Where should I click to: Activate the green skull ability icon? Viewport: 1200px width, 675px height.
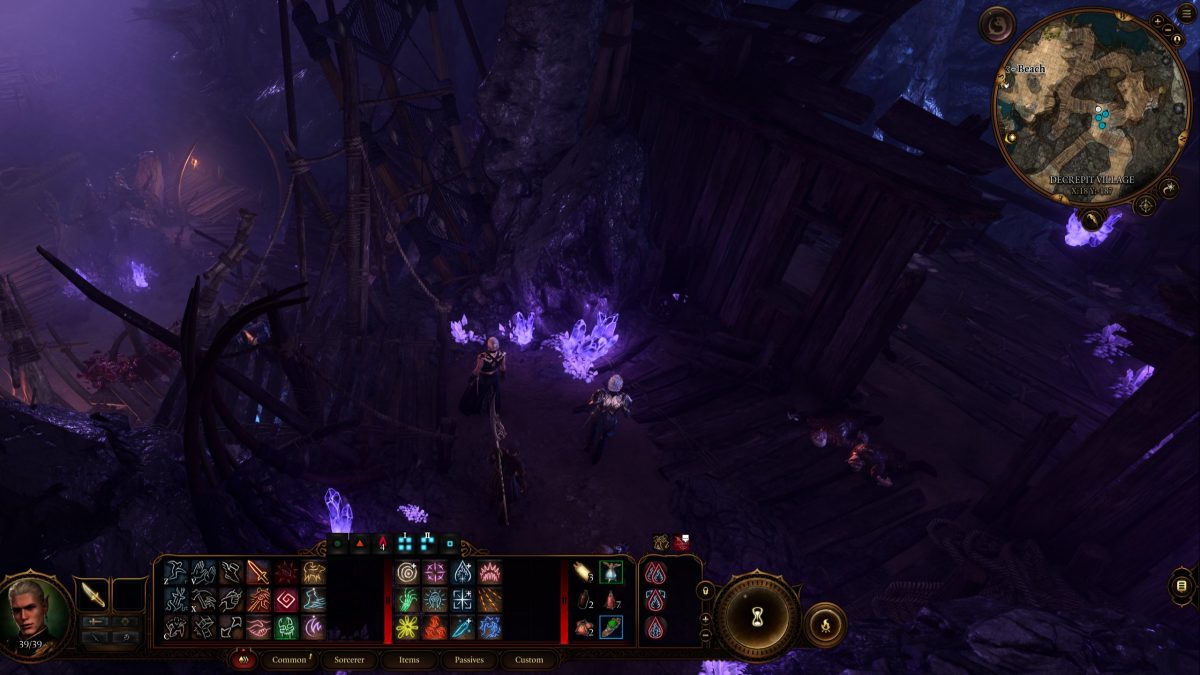click(x=287, y=627)
